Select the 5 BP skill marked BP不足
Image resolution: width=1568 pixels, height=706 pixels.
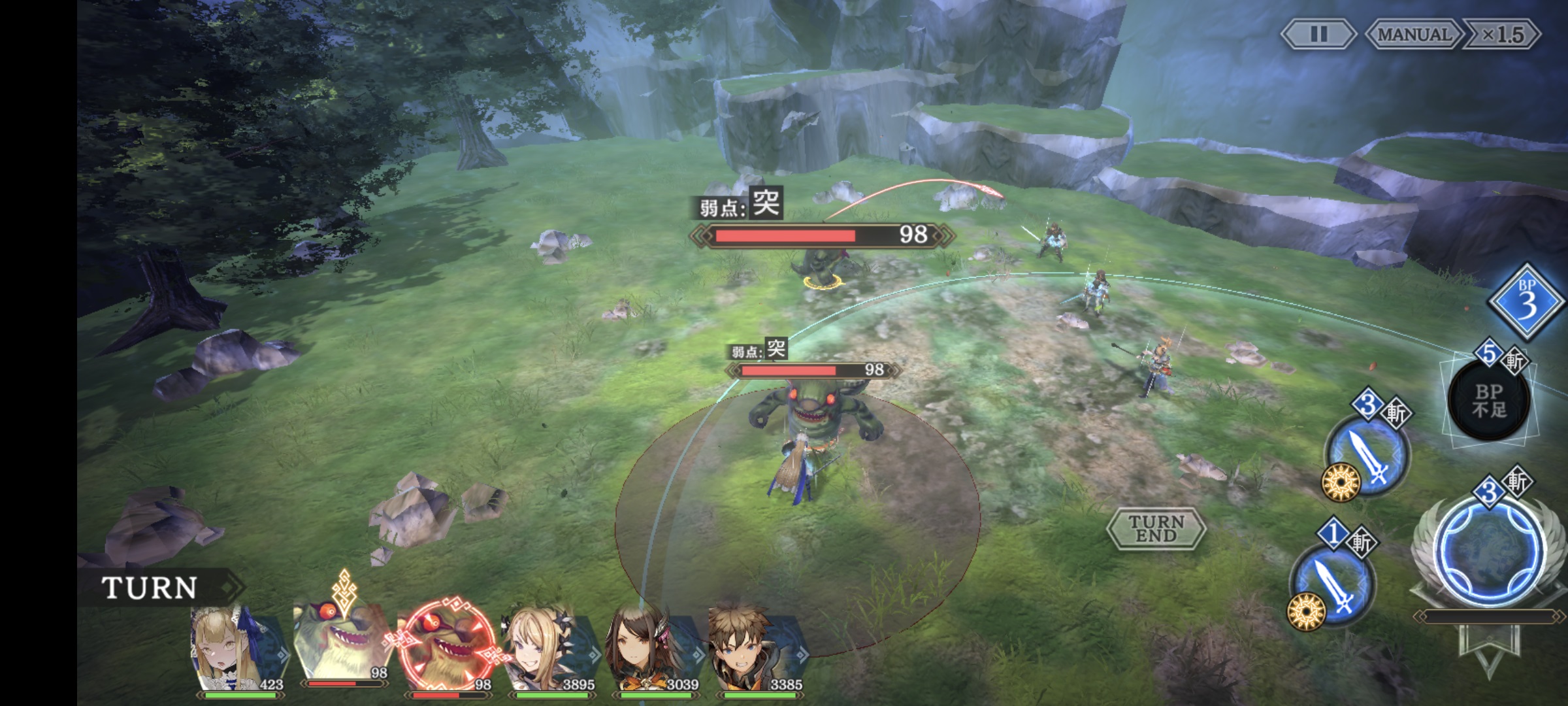tap(1489, 400)
